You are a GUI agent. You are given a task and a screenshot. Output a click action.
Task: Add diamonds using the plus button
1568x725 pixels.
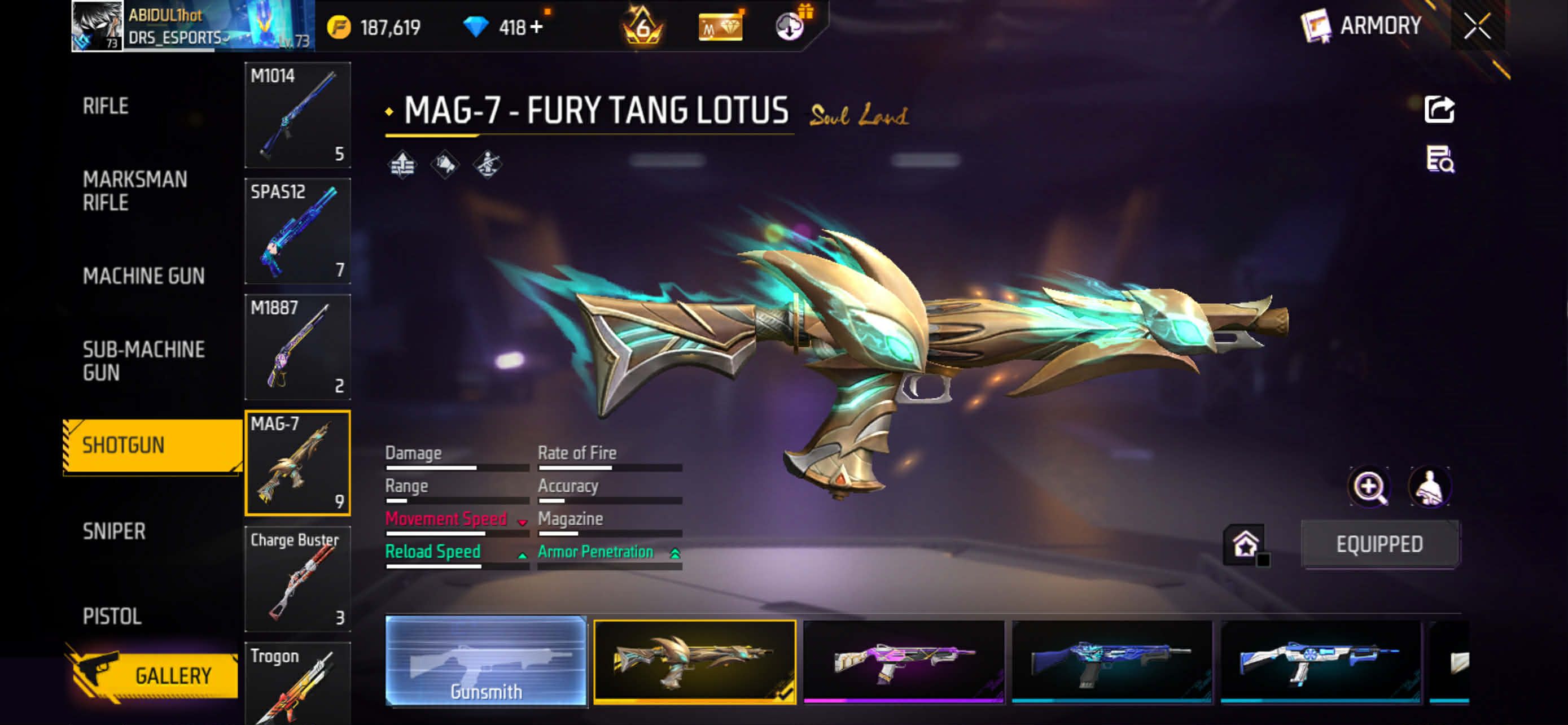(x=536, y=27)
